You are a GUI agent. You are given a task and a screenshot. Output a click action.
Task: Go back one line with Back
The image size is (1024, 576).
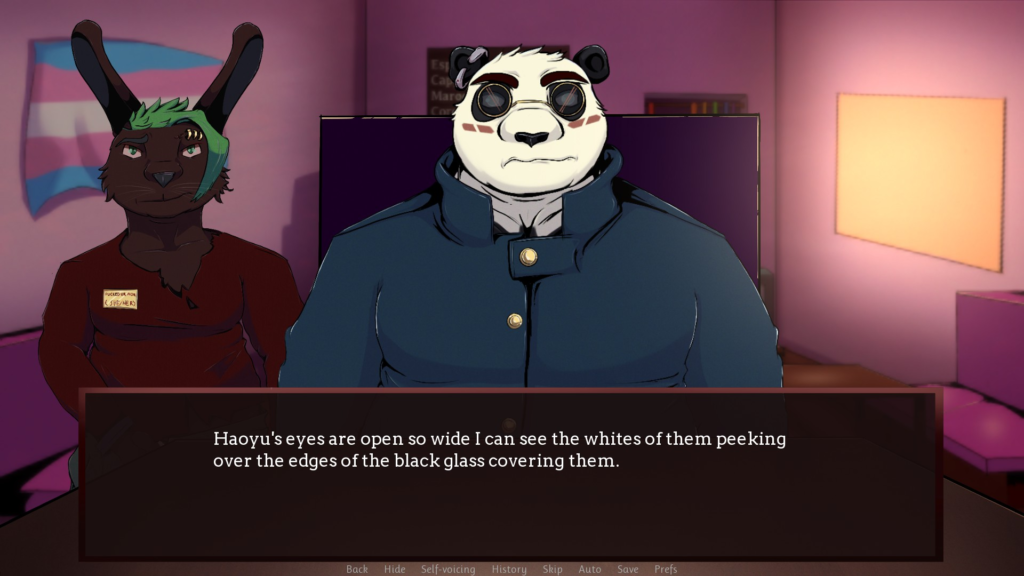357,569
